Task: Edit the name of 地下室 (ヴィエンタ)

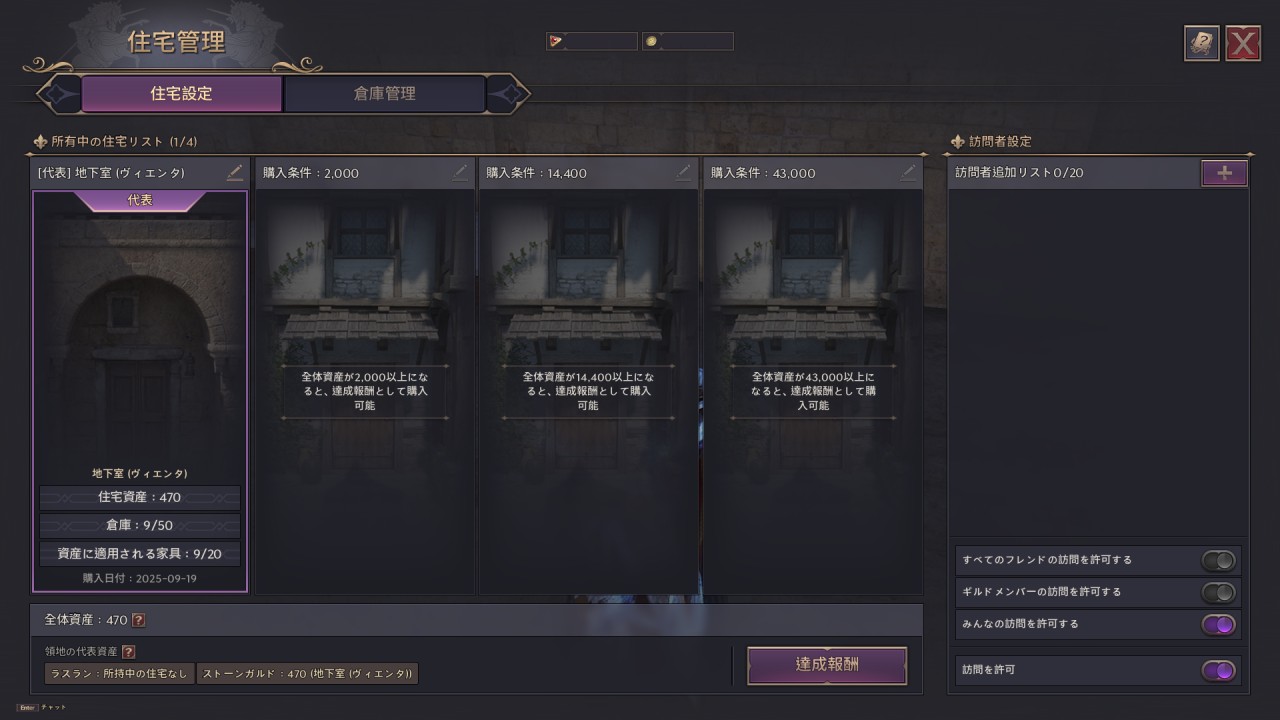Action: pos(234,173)
